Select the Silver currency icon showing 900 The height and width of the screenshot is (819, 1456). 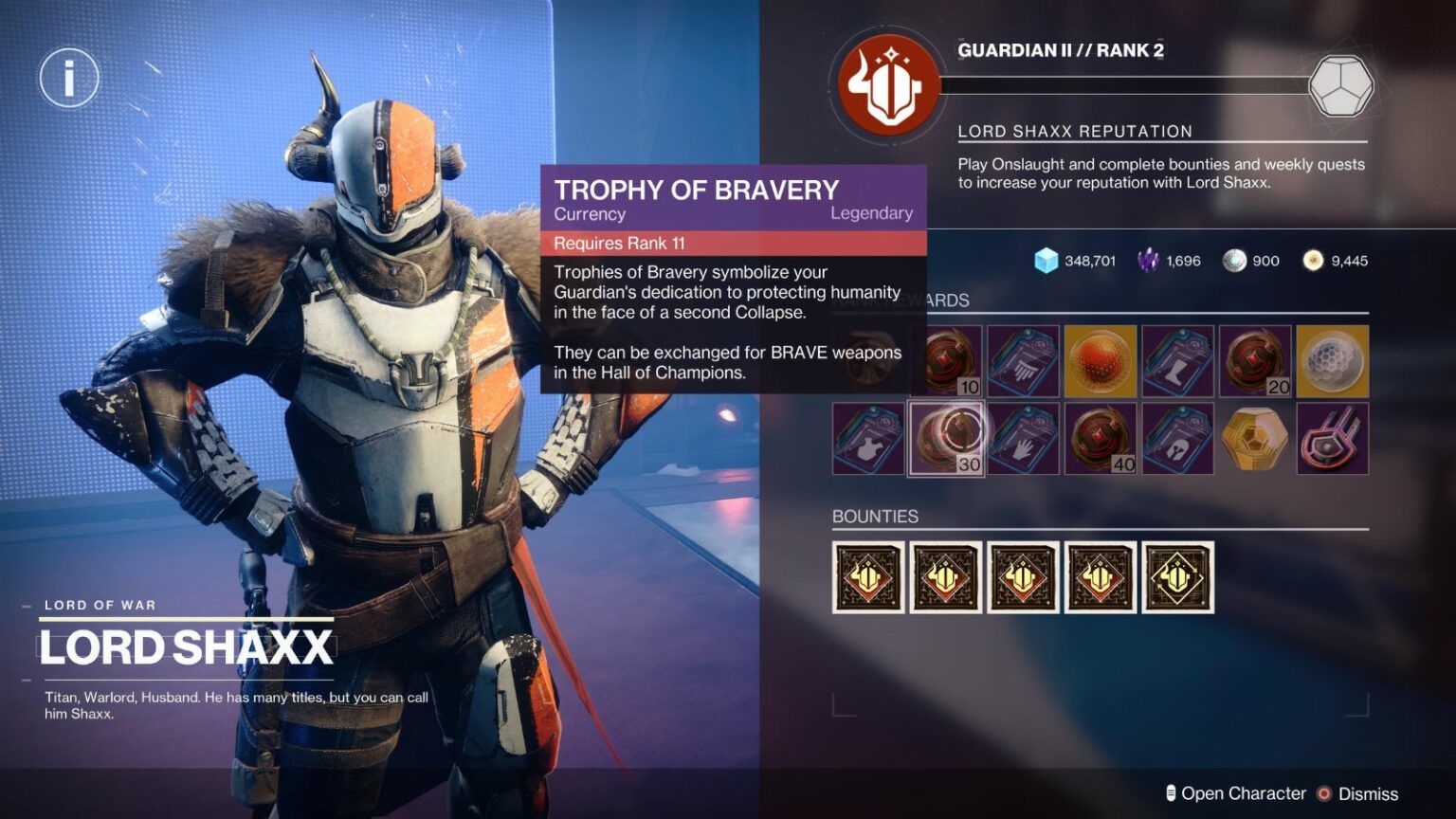1235,261
